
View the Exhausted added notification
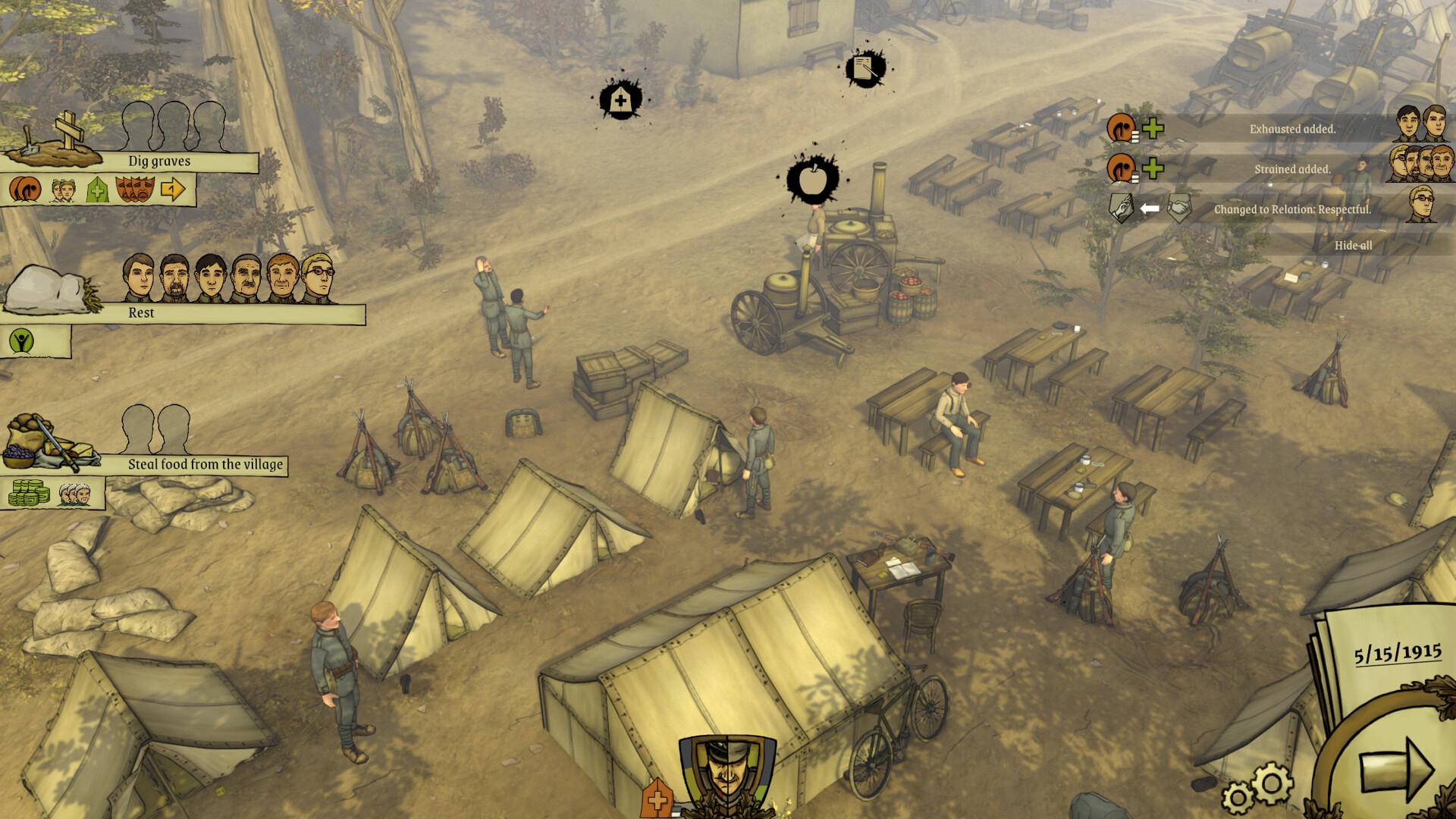tap(1292, 129)
